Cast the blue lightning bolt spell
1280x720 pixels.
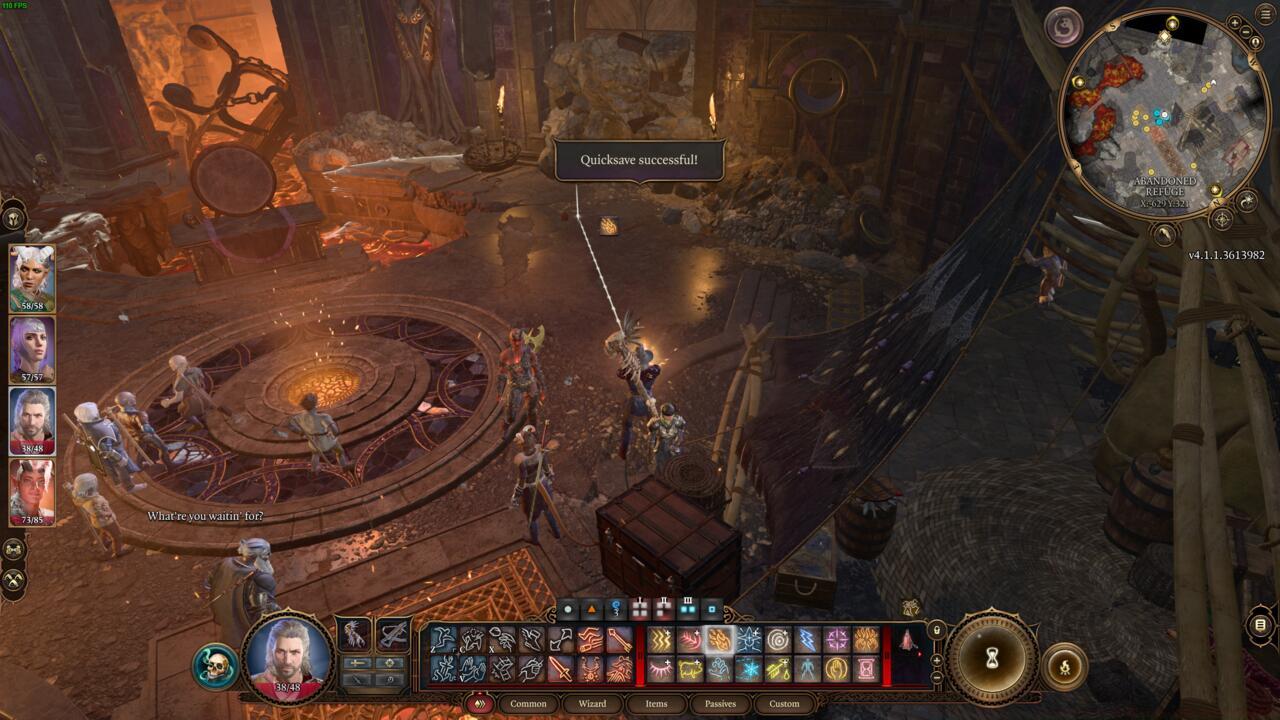click(807, 640)
